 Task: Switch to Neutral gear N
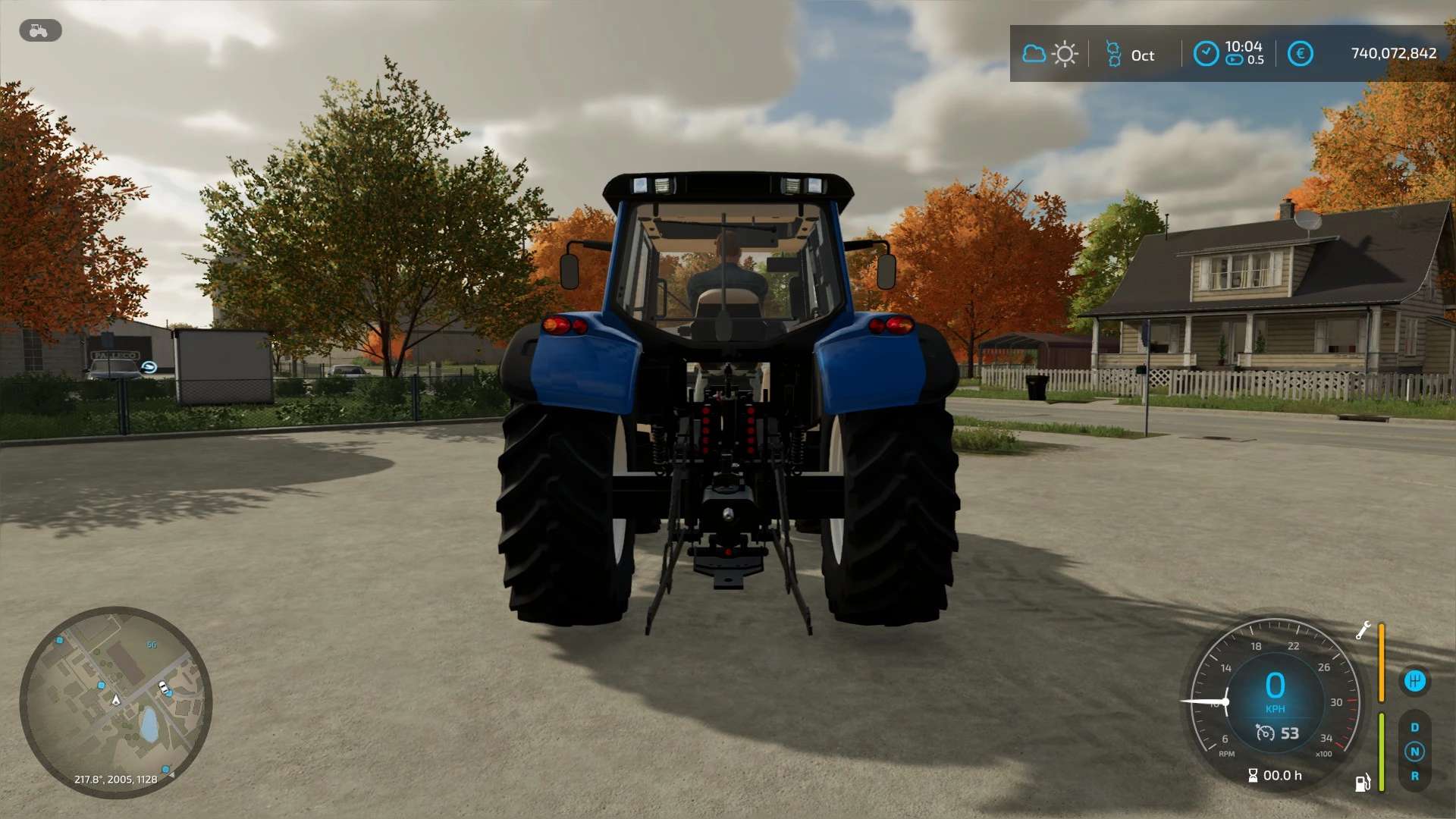(1414, 752)
